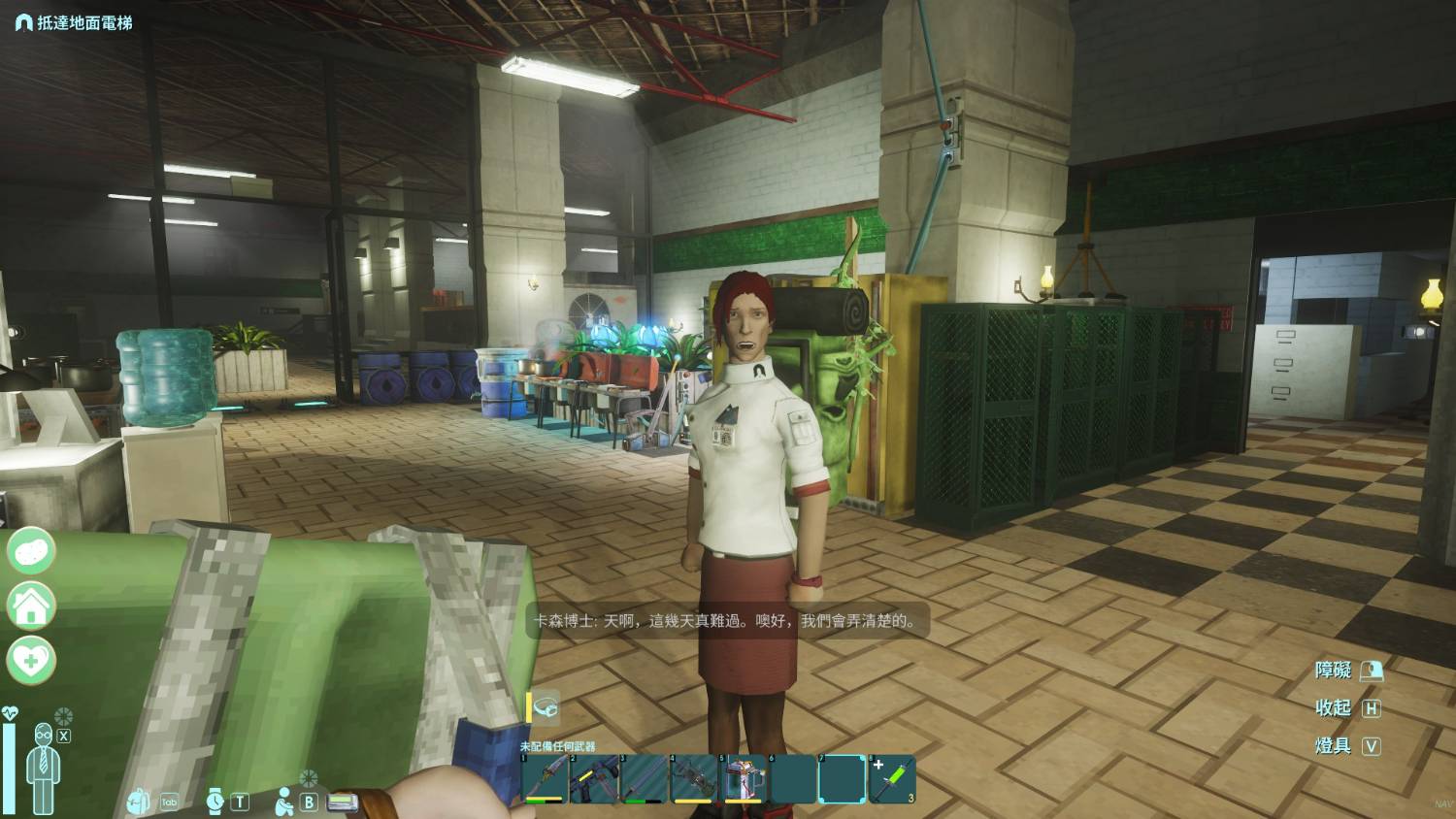
Task: Click the potato food status badge
Action: tap(32, 550)
